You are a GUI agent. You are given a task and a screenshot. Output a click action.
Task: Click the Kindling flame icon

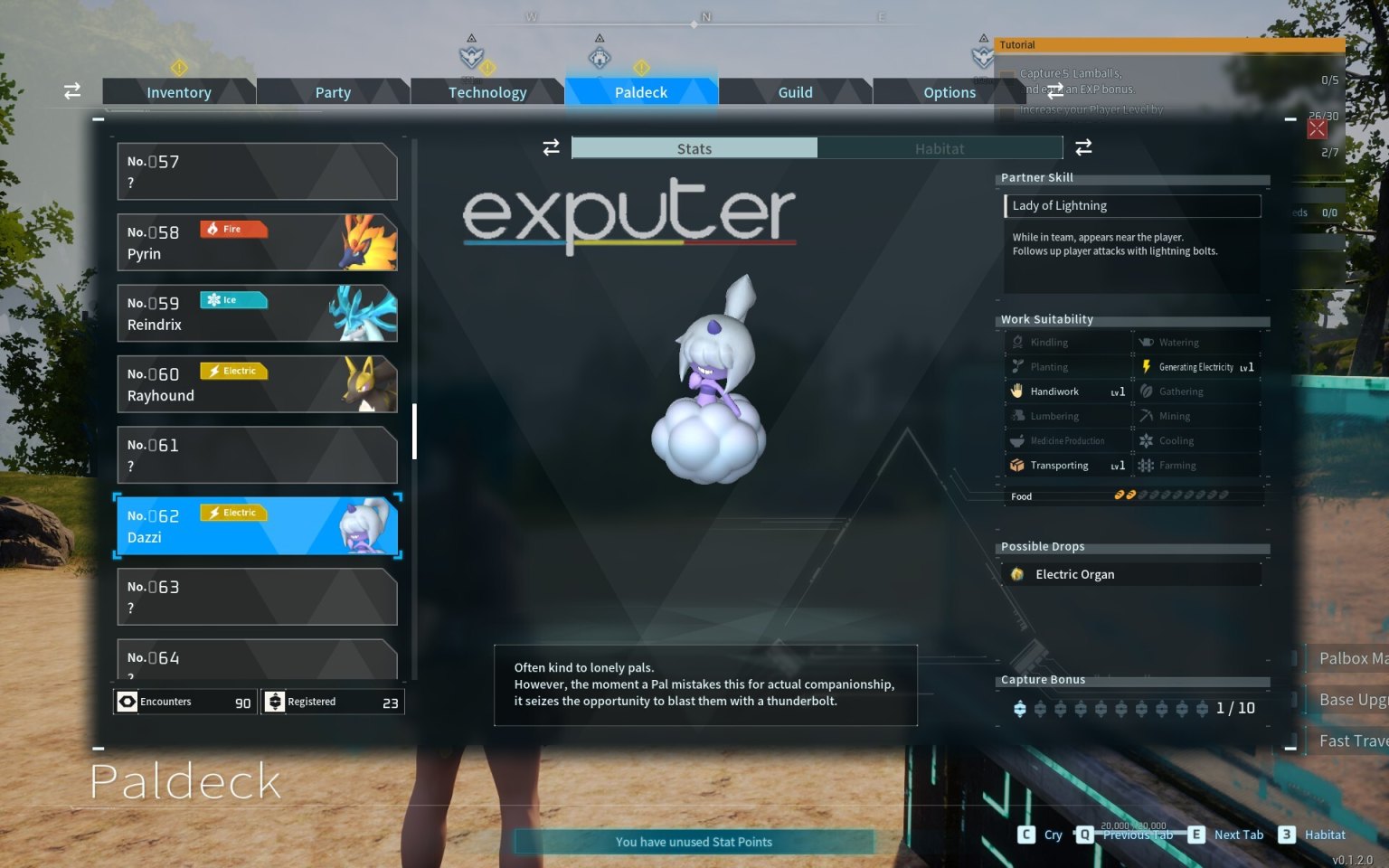coord(1018,342)
